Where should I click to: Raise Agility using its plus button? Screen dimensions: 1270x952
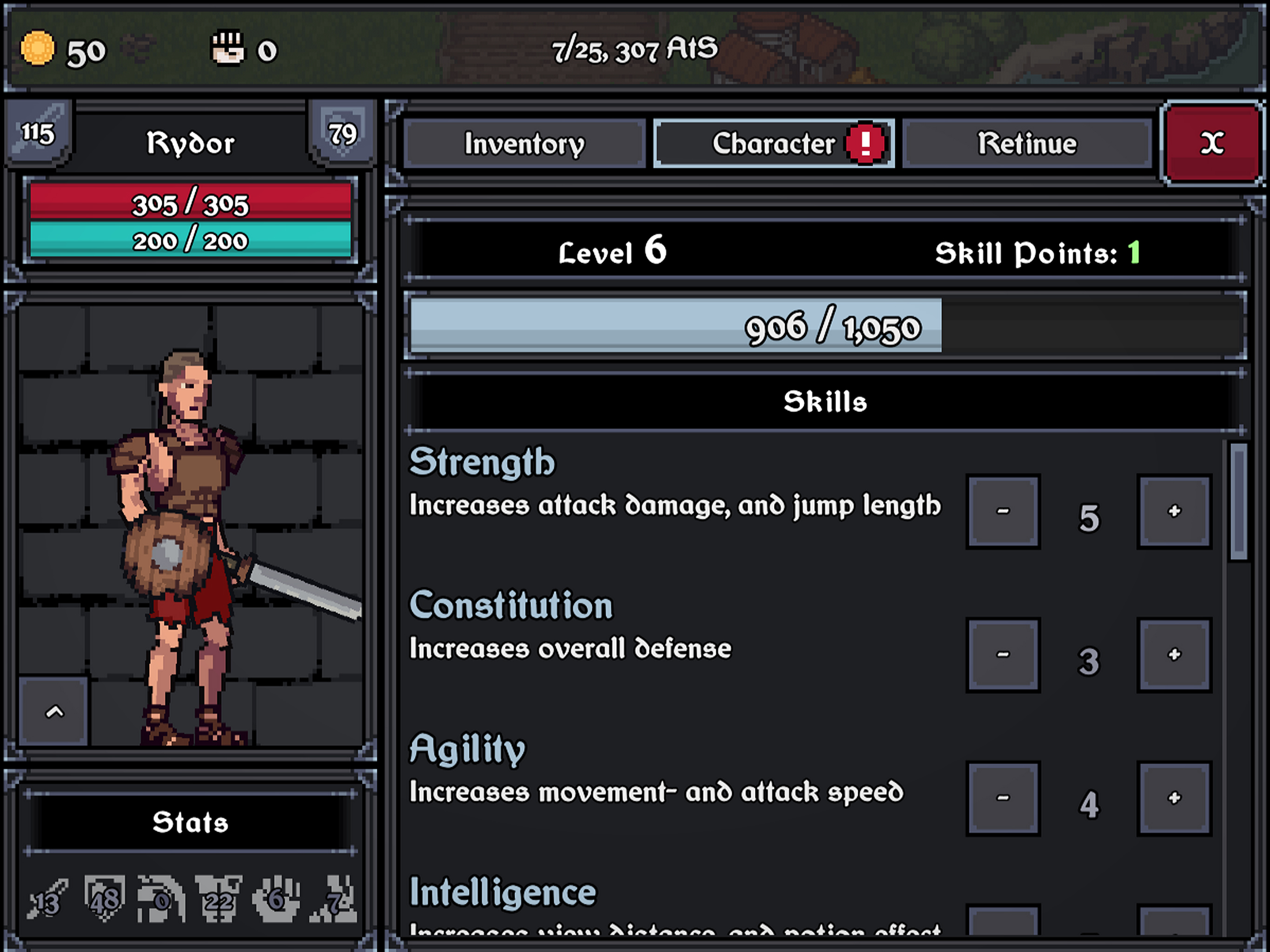[x=1174, y=798]
